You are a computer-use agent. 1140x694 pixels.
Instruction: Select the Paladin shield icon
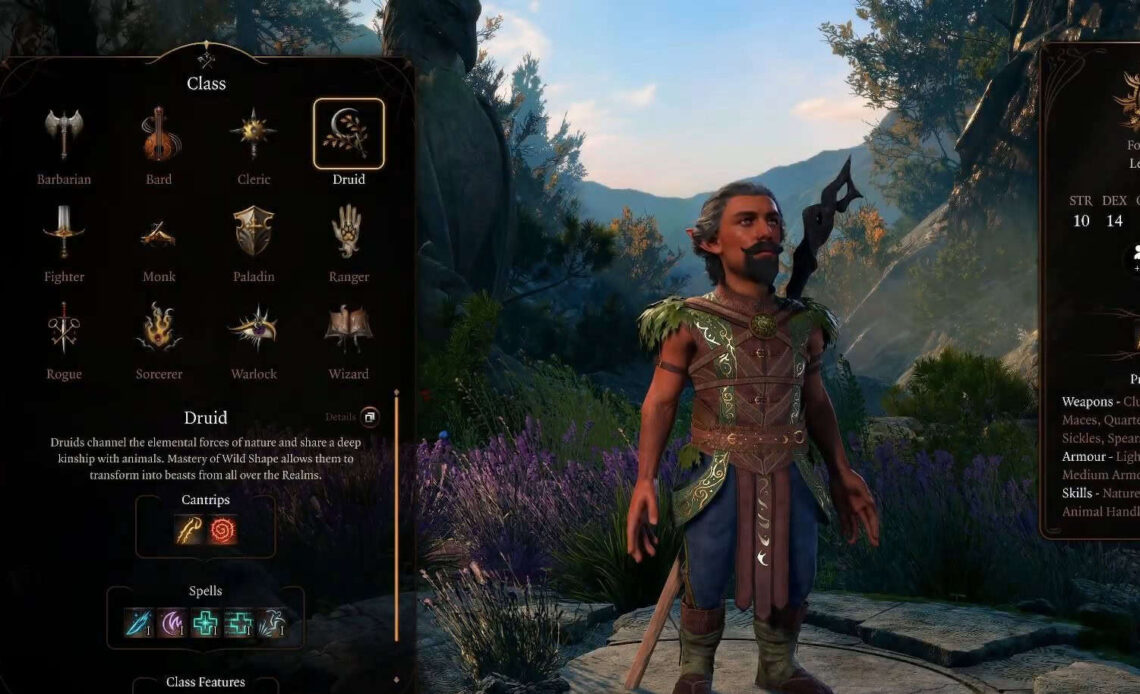[x=253, y=232]
